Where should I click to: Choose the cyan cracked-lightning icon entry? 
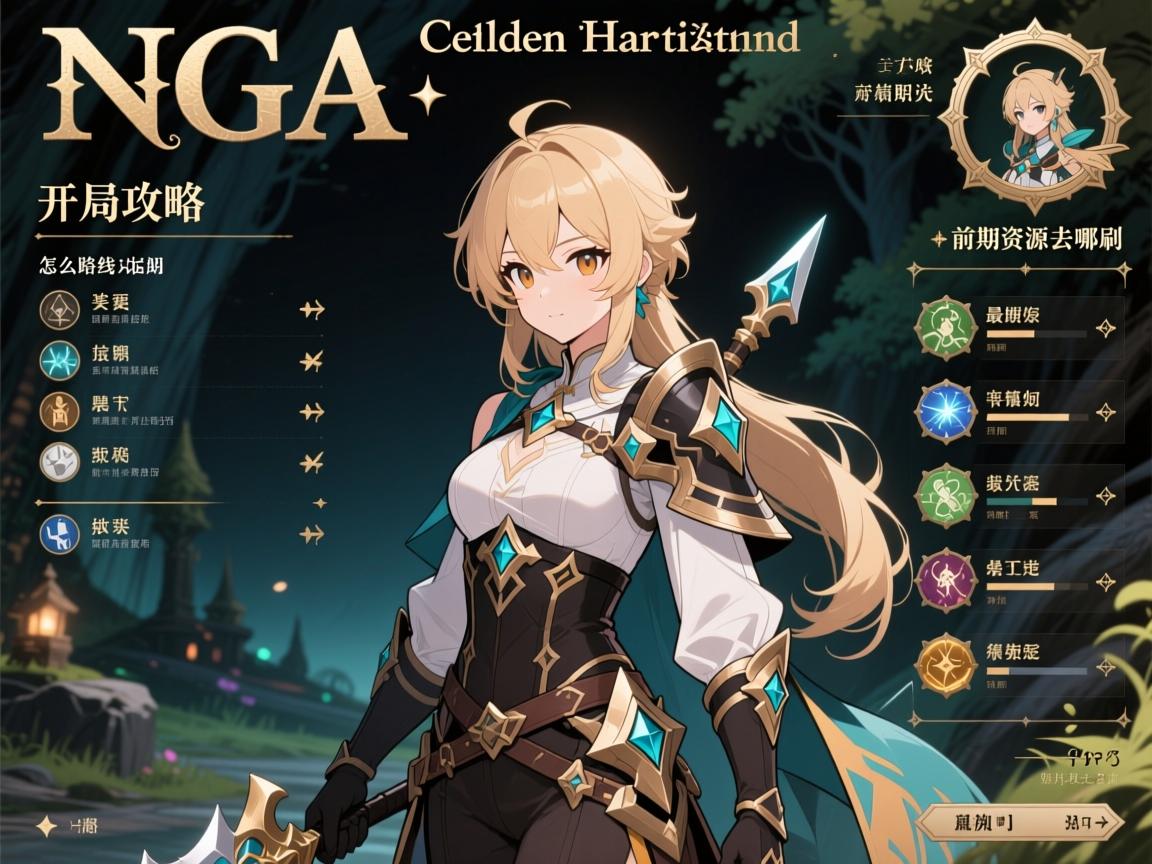click(x=58, y=360)
